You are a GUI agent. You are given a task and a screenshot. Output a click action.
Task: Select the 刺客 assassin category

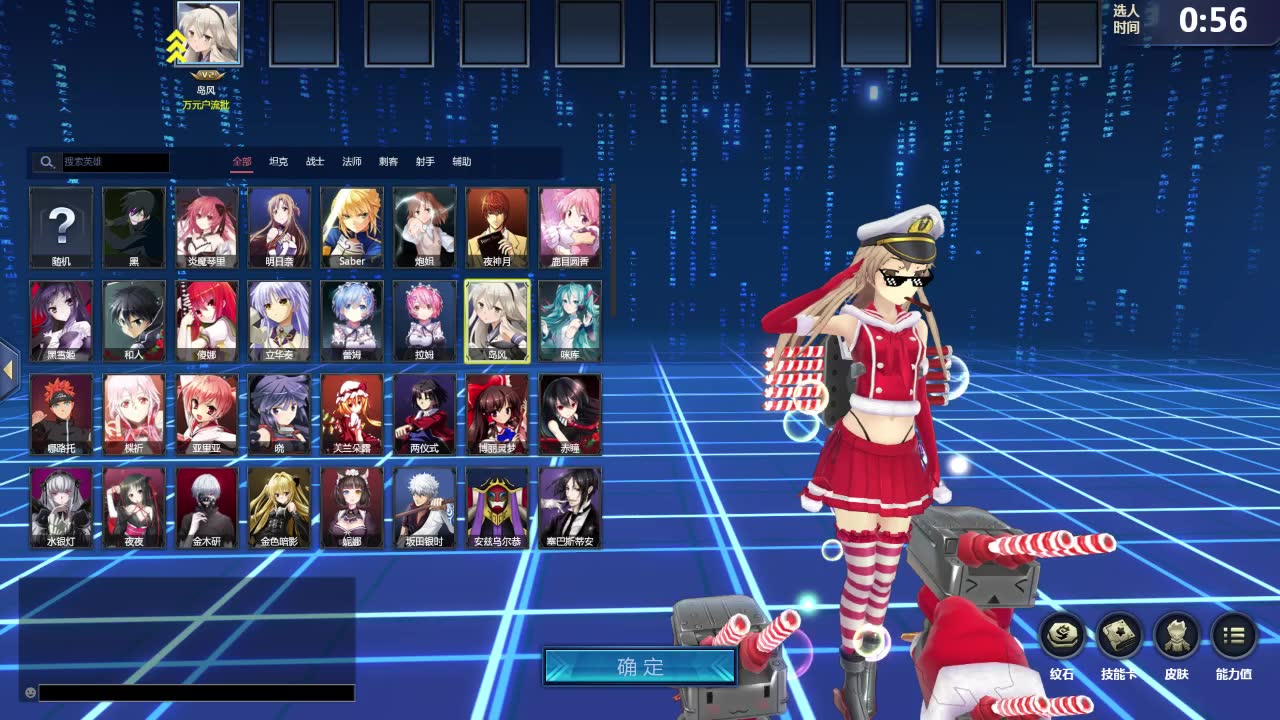388,161
